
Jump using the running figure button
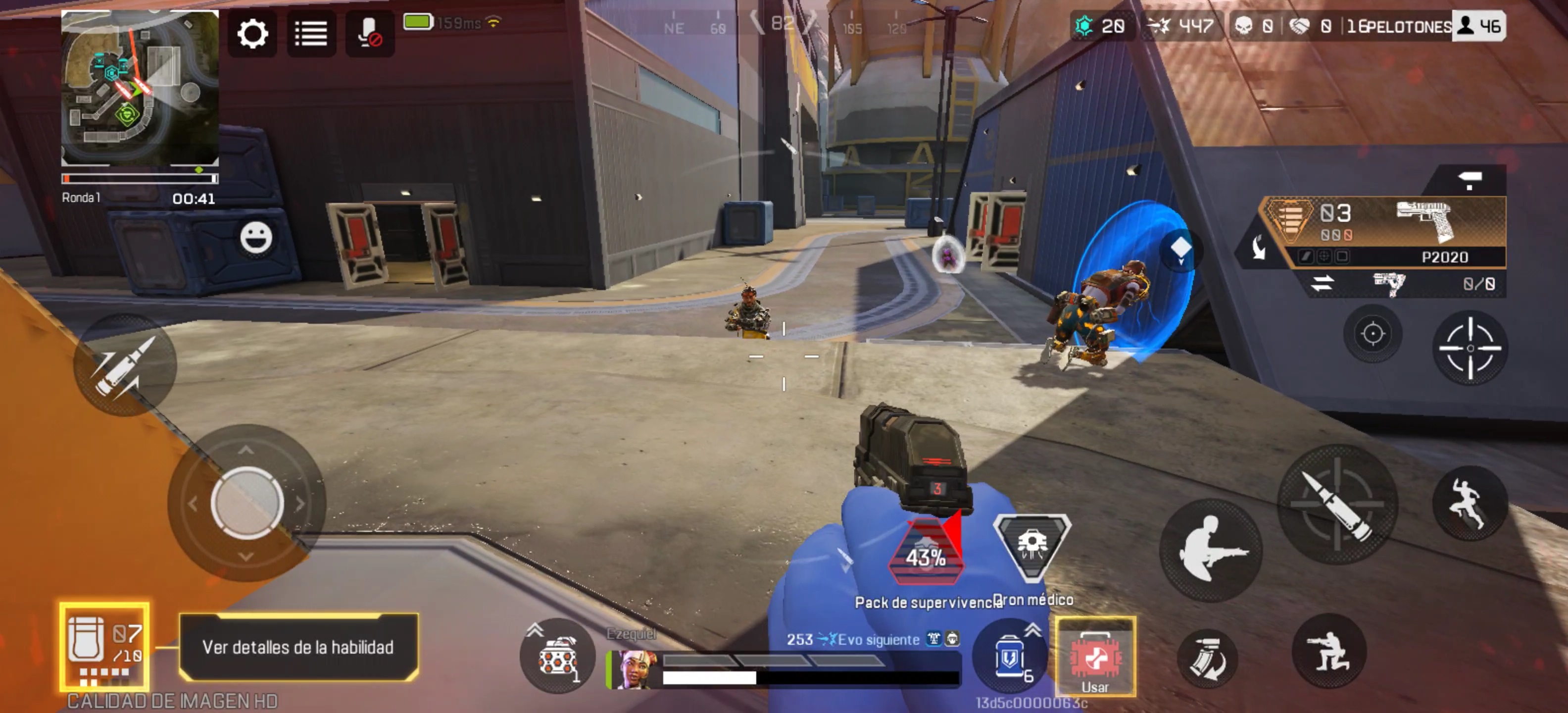pos(1470,503)
